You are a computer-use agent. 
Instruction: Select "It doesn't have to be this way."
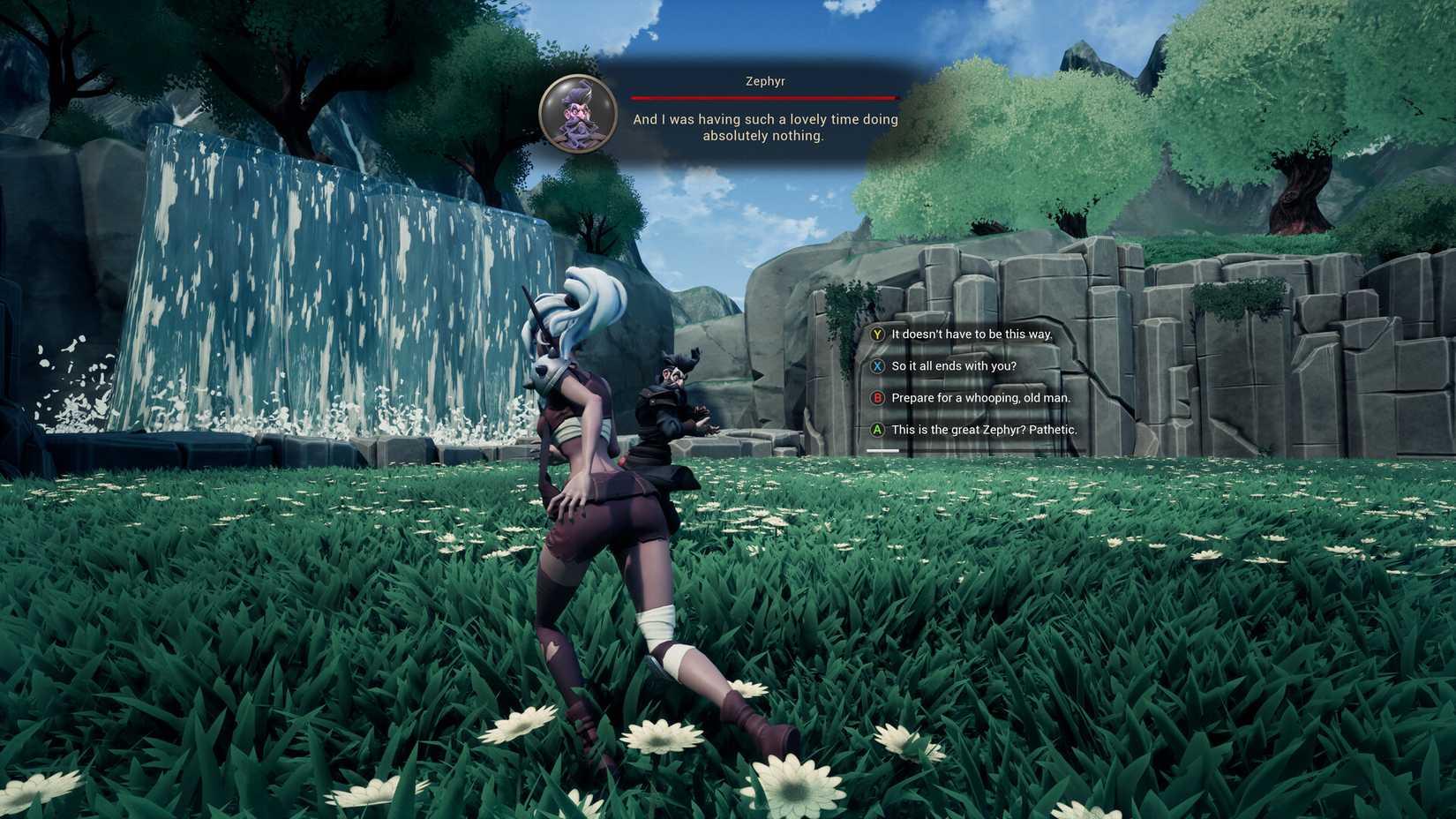pyautogui.click(x=971, y=334)
